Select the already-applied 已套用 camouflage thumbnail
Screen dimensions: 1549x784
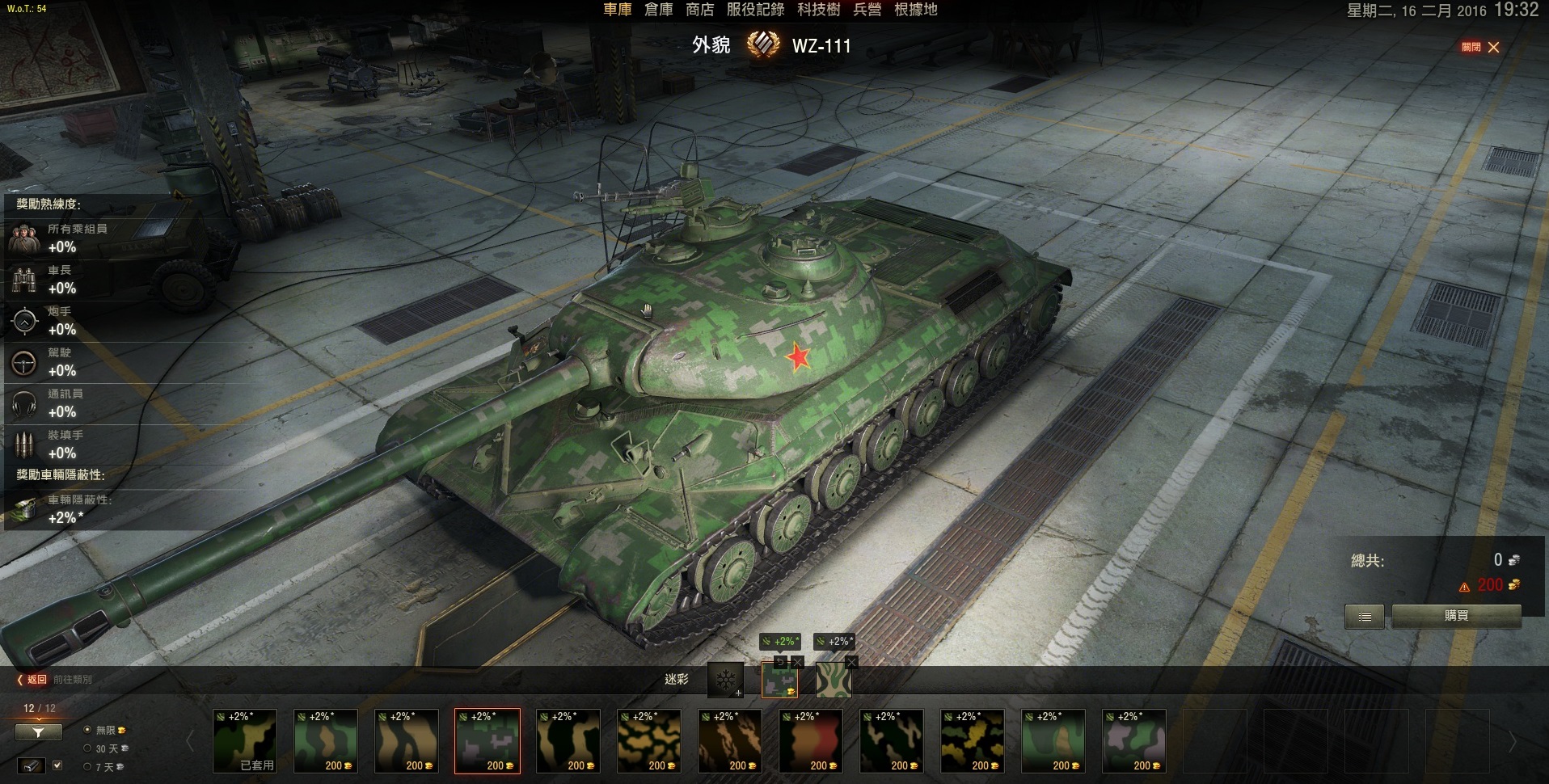point(245,741)
